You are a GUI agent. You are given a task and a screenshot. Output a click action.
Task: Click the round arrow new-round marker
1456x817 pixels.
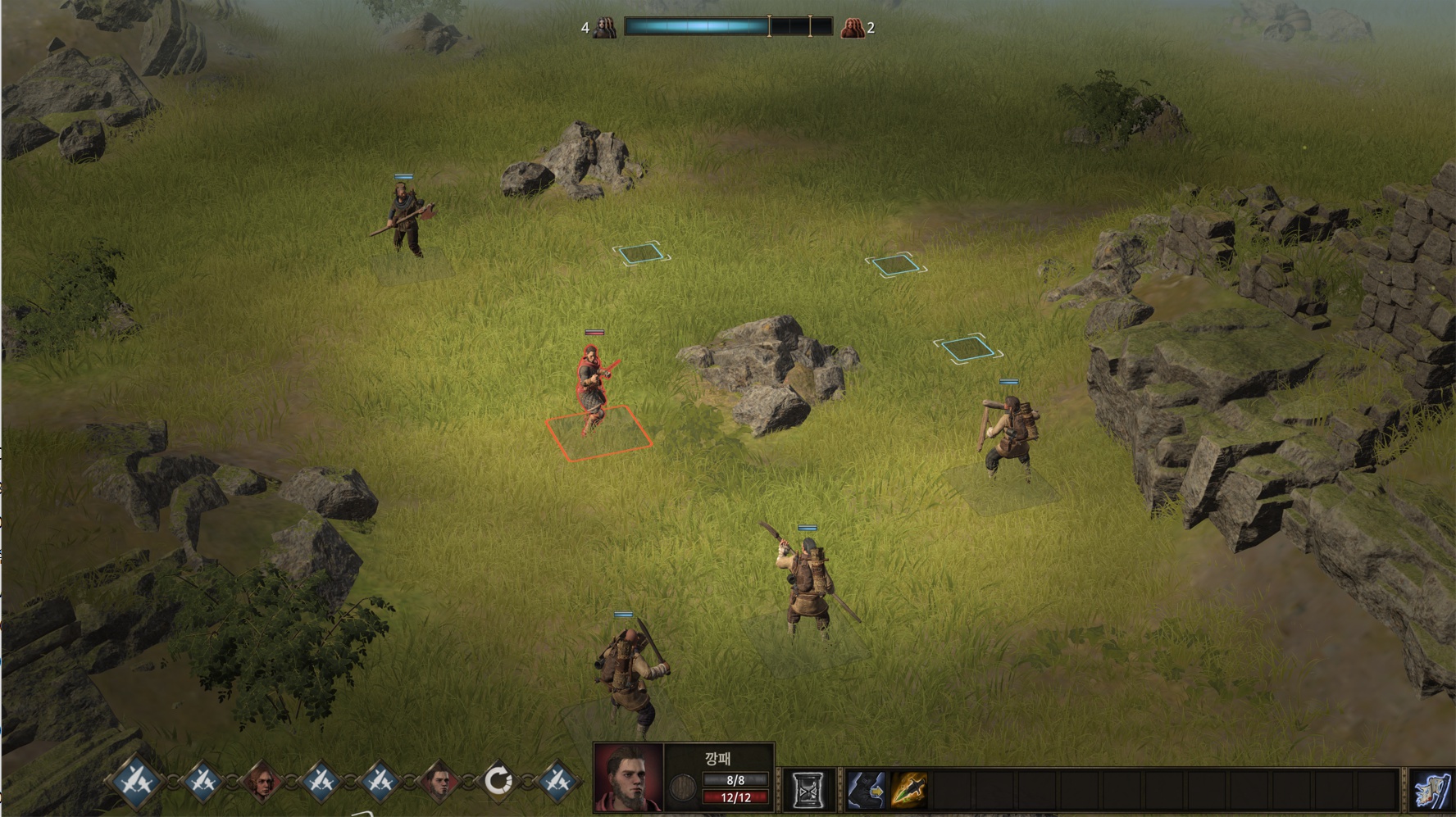click(x=498, y=782)
